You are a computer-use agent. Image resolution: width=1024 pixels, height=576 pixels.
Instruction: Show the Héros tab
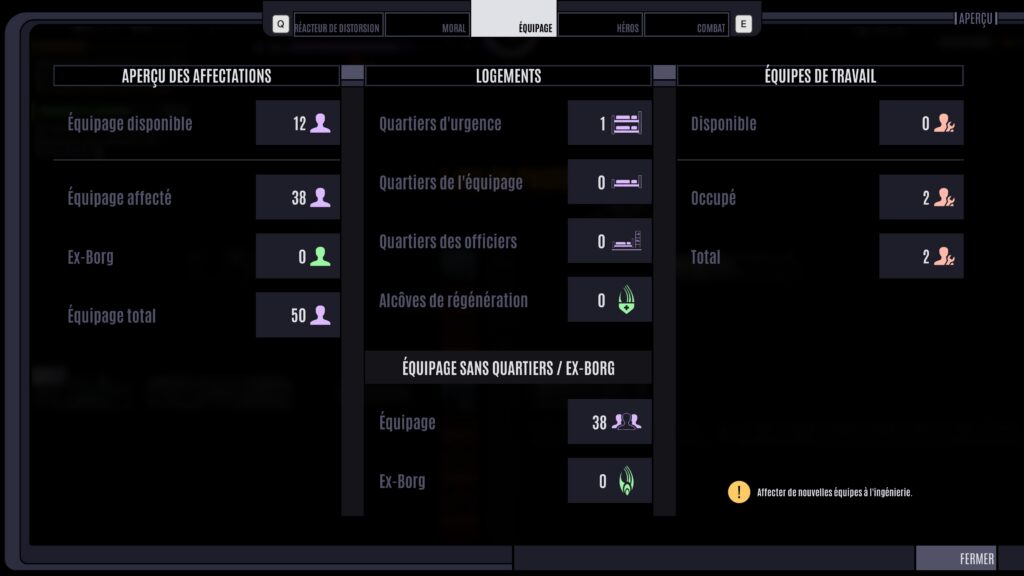click(600, 26)
